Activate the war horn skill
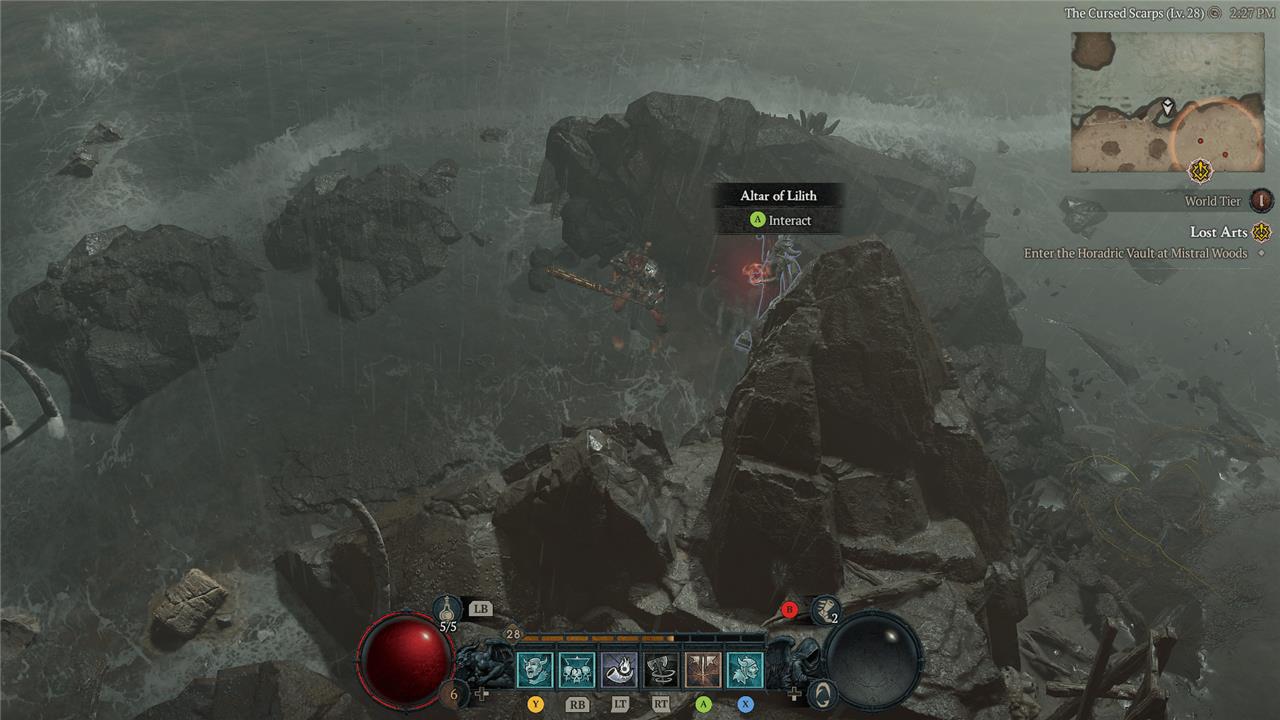The height and width of the screenshot is (720, 1280). click(x=619, y=669)
